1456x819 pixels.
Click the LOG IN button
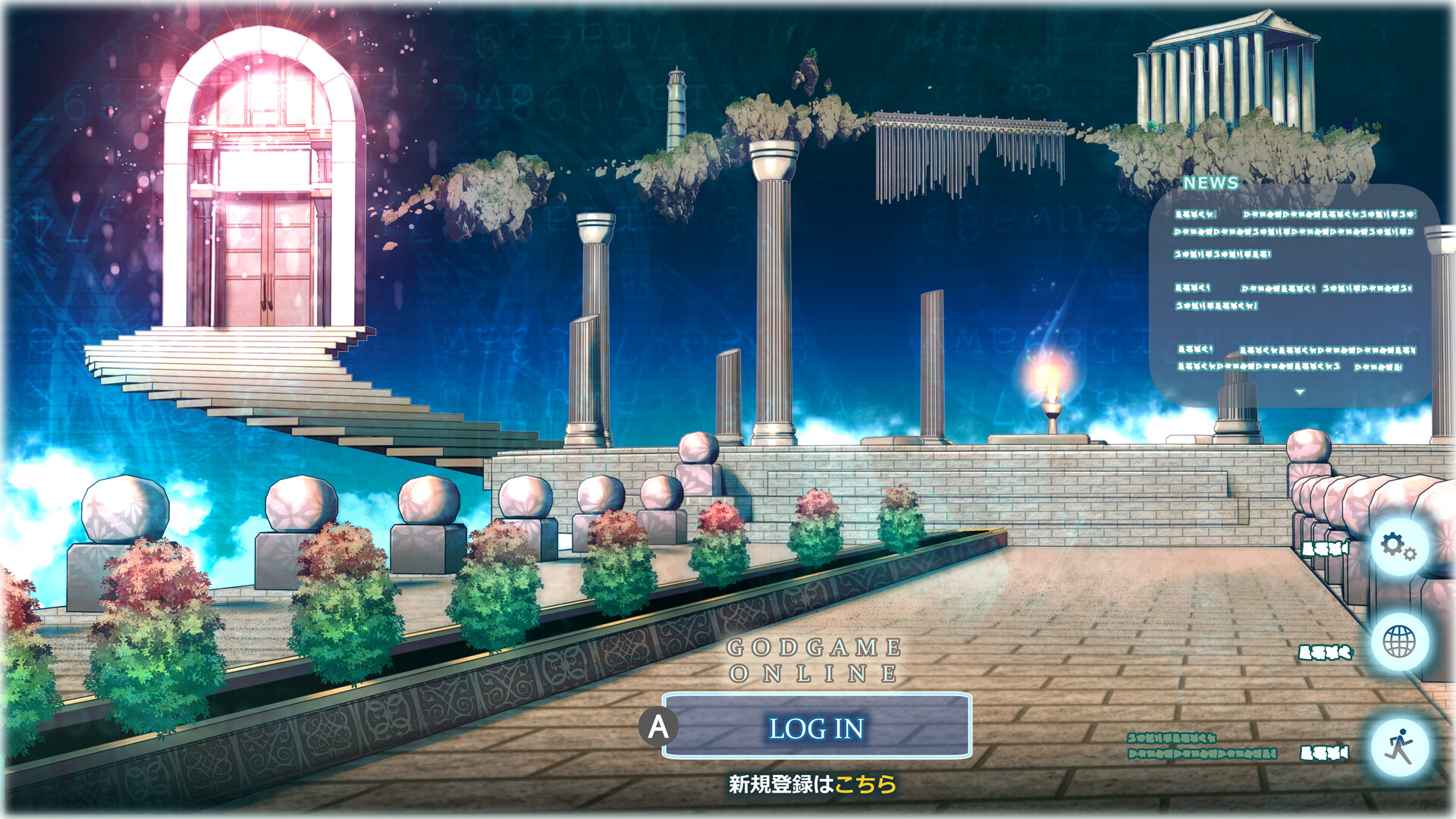[817, 727]
